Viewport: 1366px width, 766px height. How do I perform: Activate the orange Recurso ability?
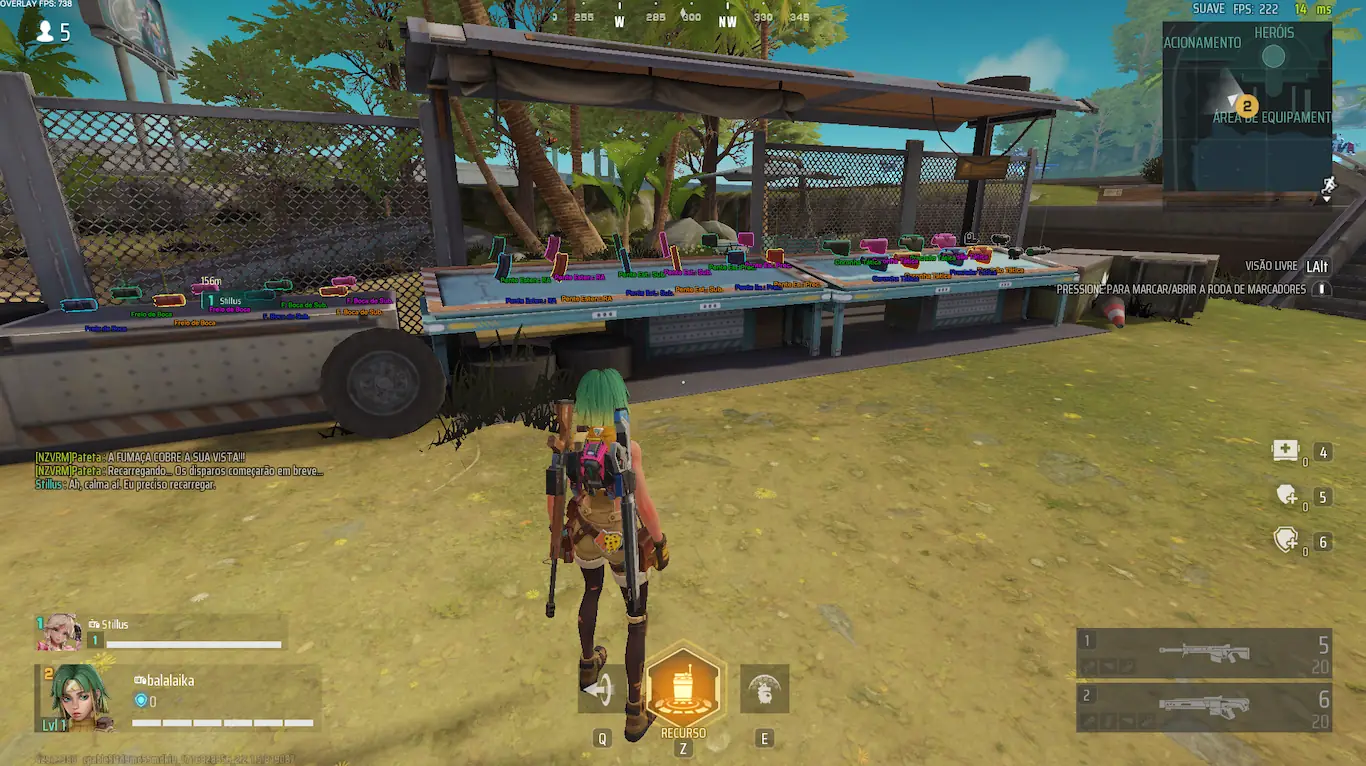click(684, 688)
